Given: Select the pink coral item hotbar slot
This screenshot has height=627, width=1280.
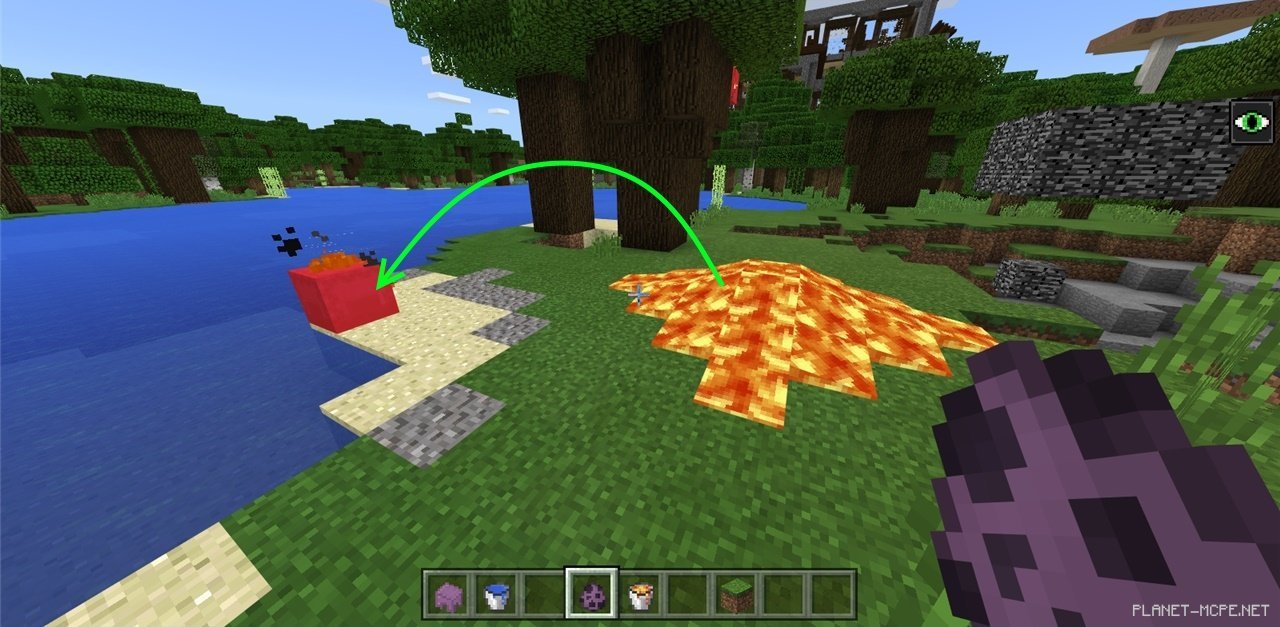Looking at the screenshot, I should (x=446, y=596).
